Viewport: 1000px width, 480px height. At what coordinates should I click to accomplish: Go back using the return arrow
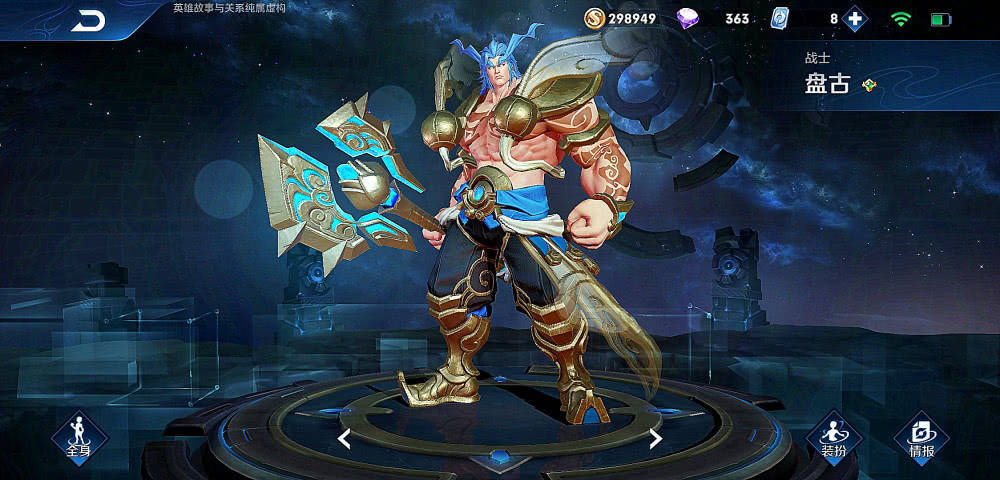pyautogui.click(x=88, y=20)
